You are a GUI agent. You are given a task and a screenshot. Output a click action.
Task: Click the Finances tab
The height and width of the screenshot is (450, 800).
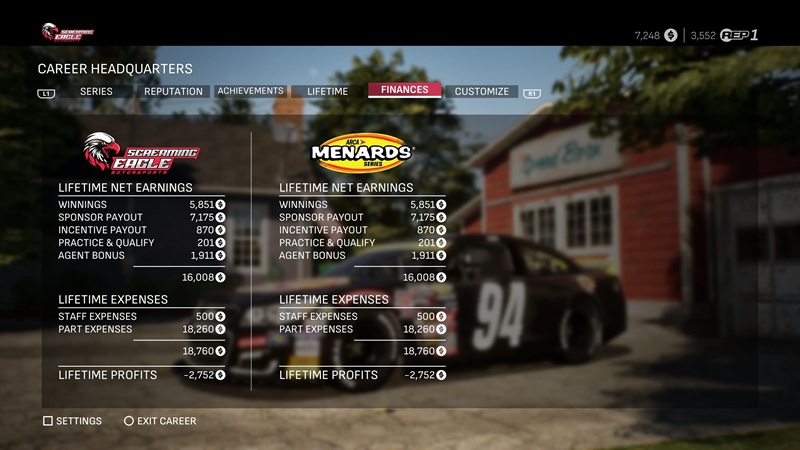click(x=404, y=90)
